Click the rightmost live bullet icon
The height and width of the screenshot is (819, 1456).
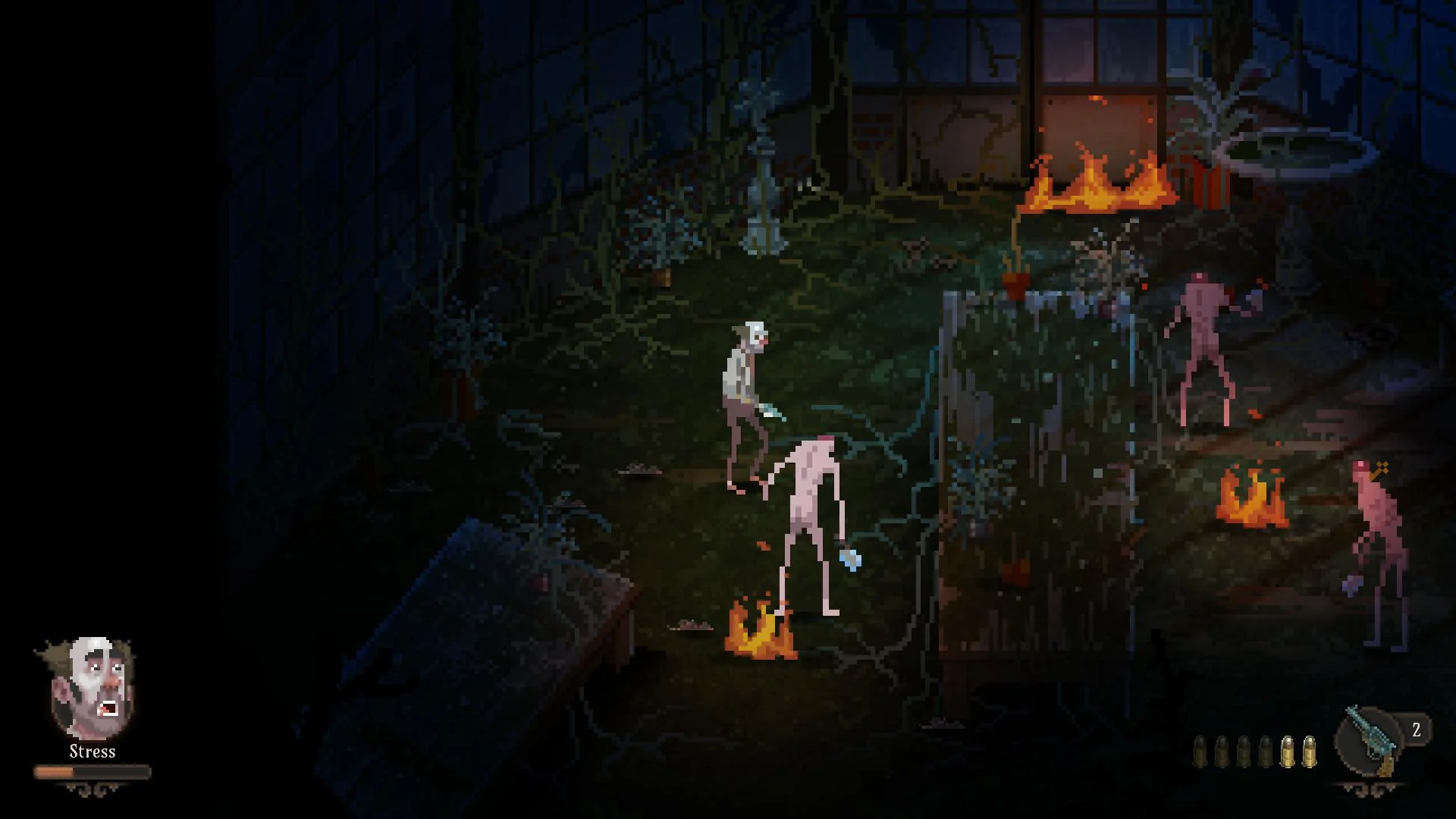click(1310, 751)
